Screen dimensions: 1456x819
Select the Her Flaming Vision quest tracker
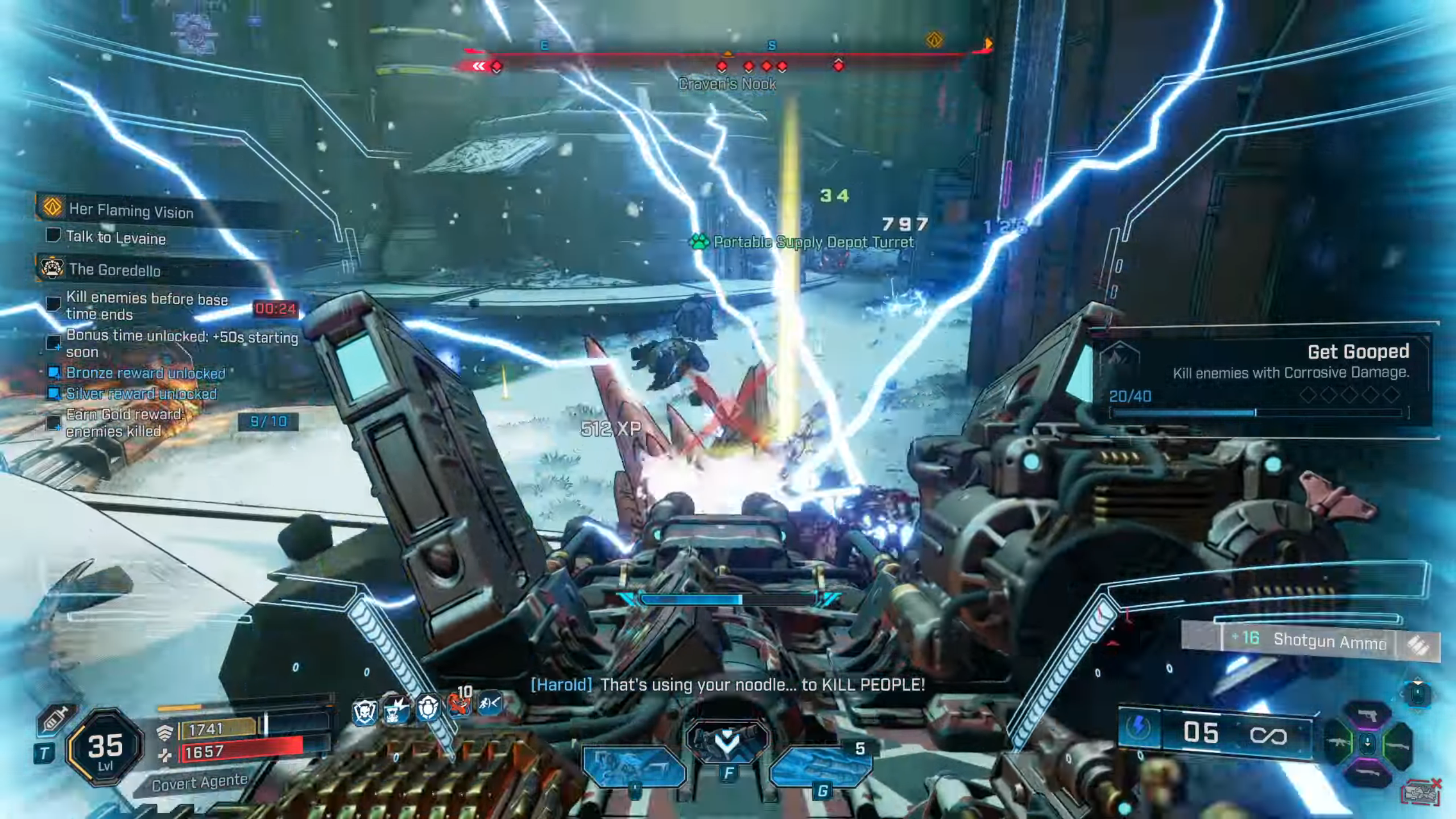click(132, 210)
